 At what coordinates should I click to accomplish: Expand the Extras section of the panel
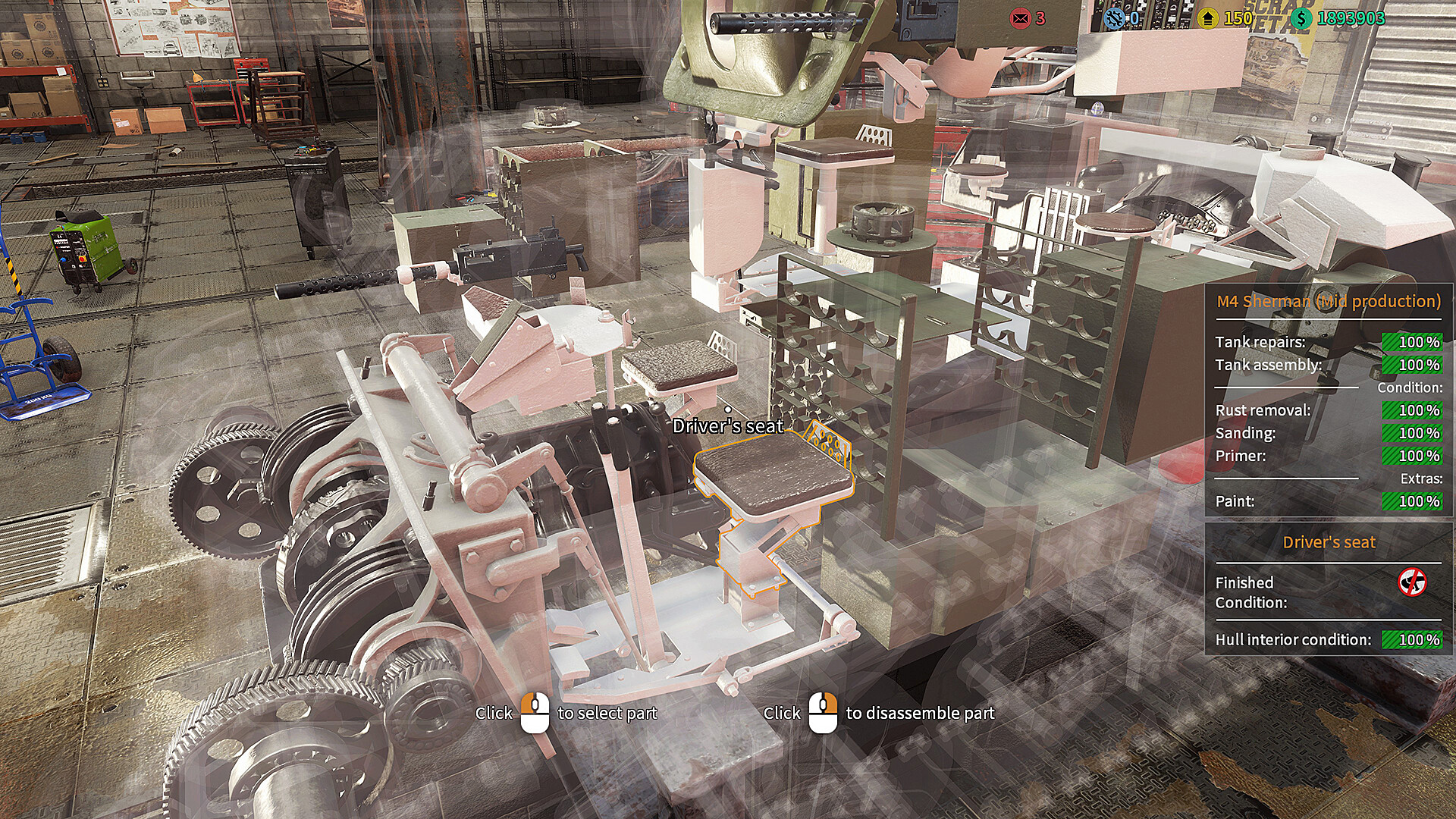(1420, 479)
